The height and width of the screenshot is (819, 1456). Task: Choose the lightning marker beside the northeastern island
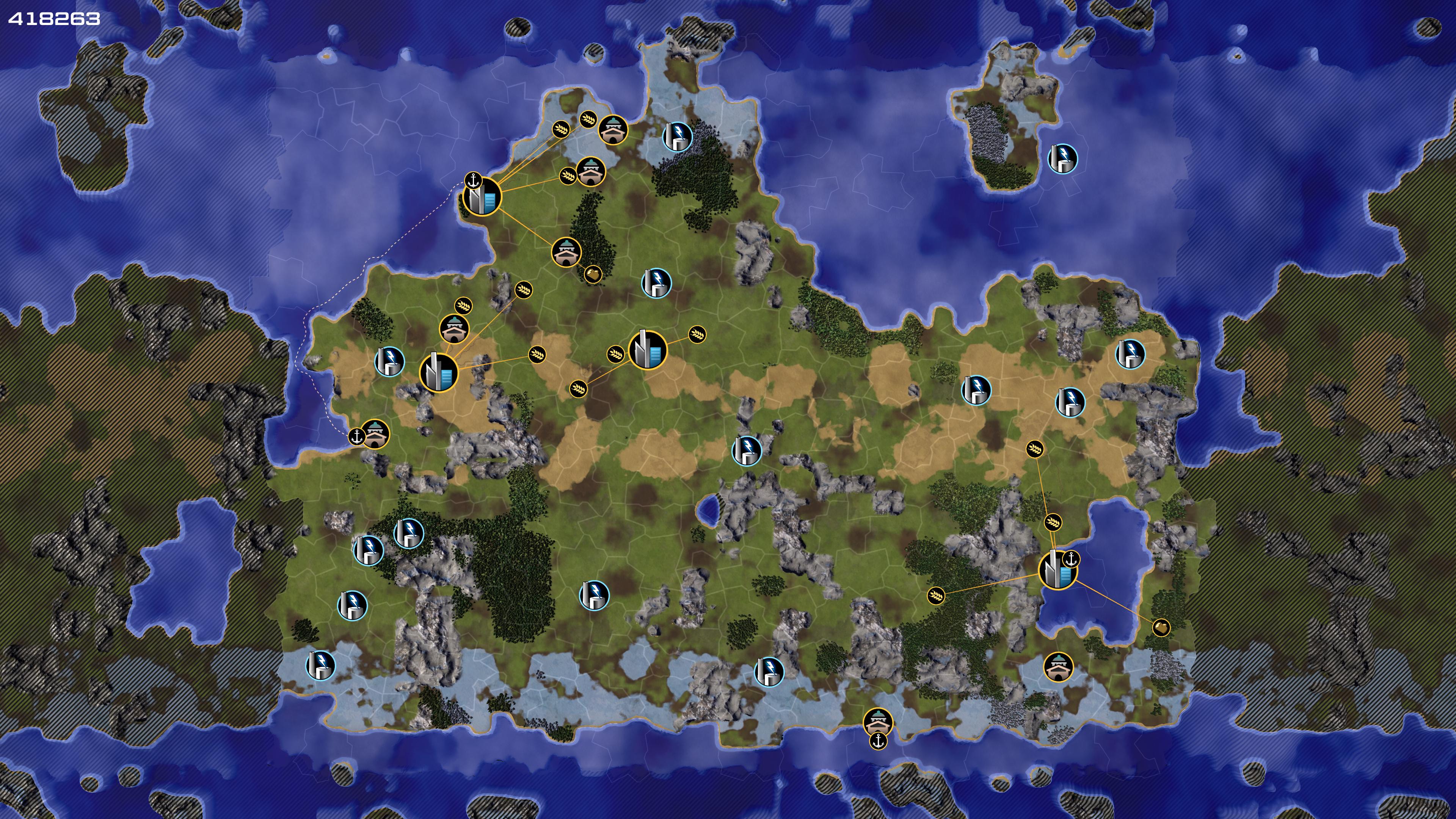tap(1062, 158)
